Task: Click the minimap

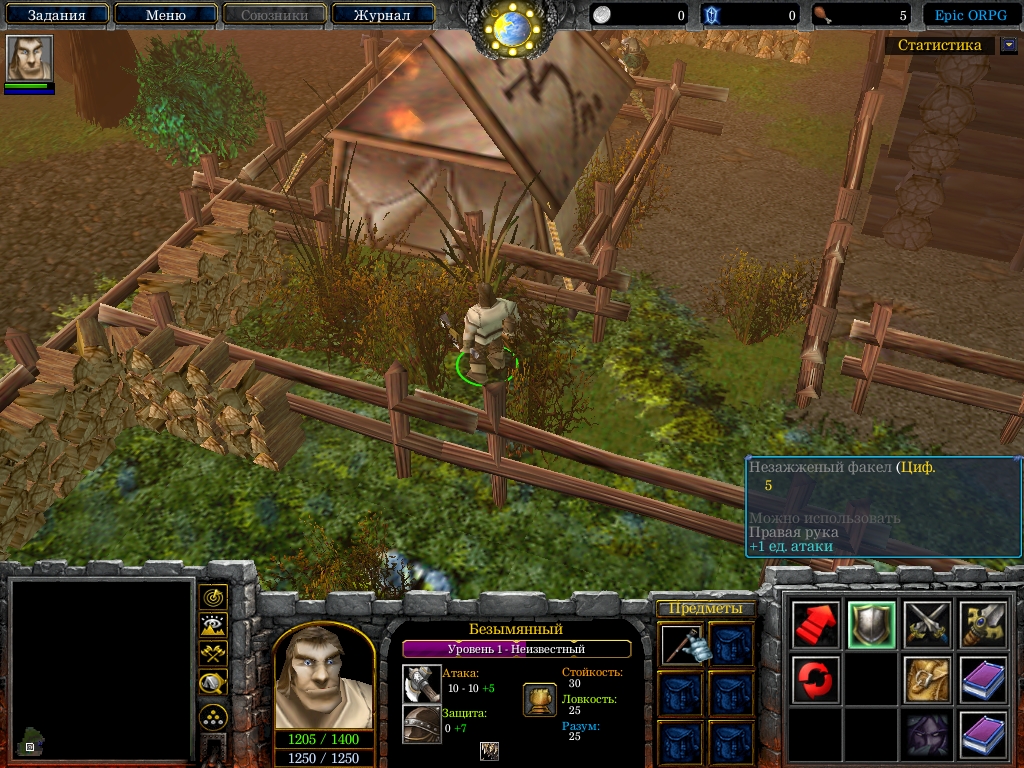Action: click(100, 668)
